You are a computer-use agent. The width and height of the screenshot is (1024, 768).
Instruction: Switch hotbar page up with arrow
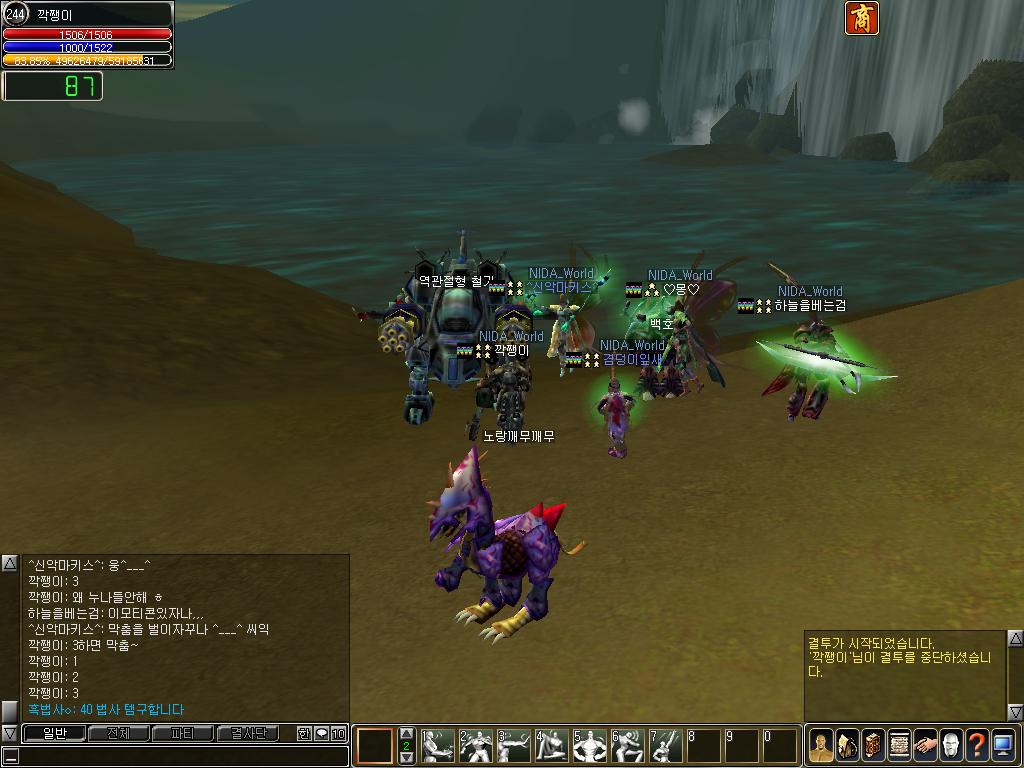pyautogui.click(x=406, y=734)
